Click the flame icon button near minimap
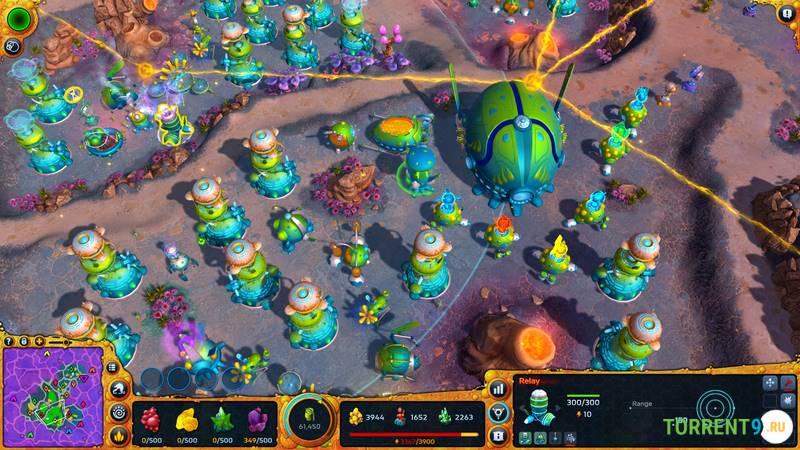This screenshot has width=800, height=450. (x=119, y=435)
